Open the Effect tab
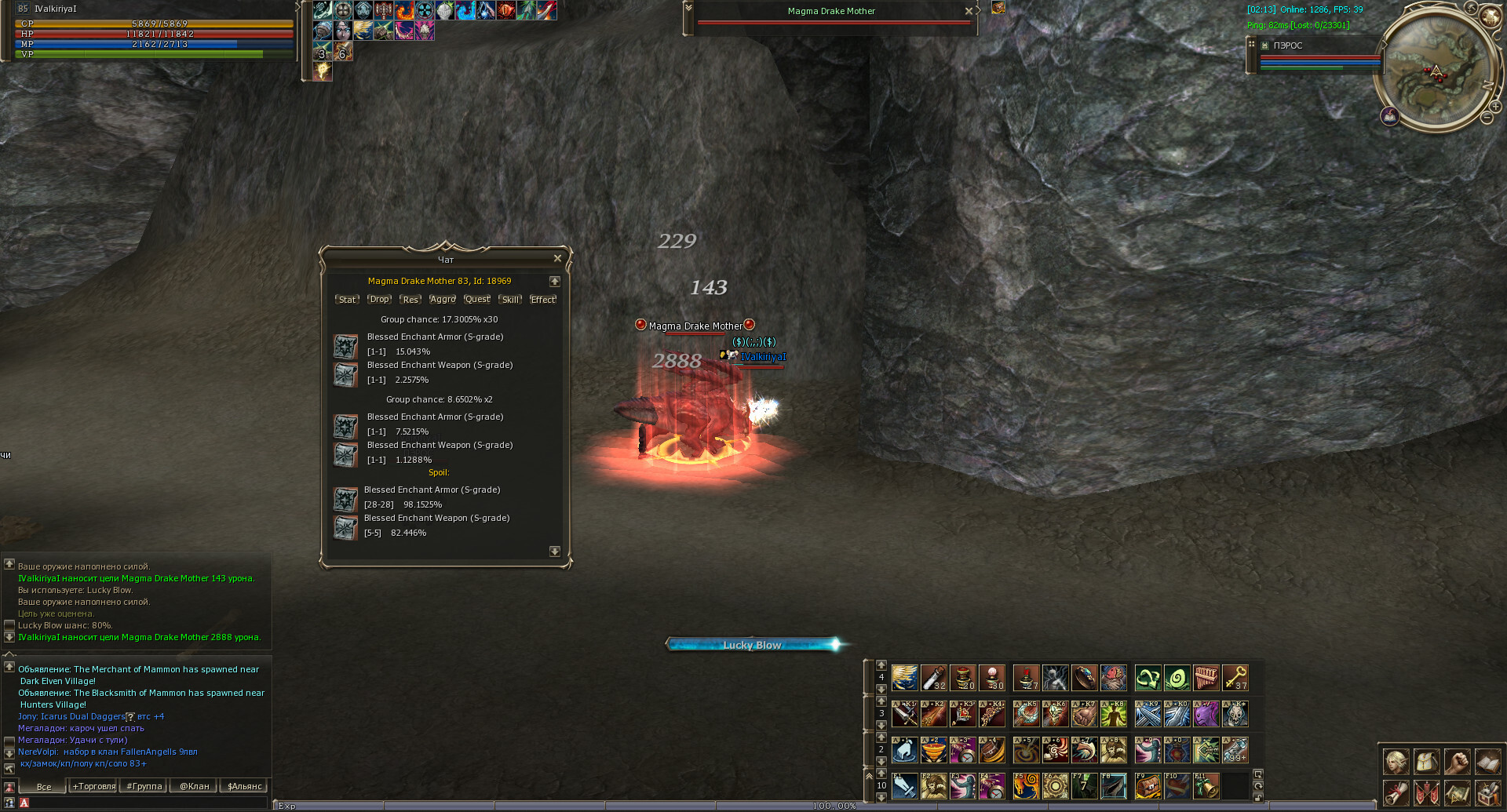1507x812 pixels. [x=543, y=300]
